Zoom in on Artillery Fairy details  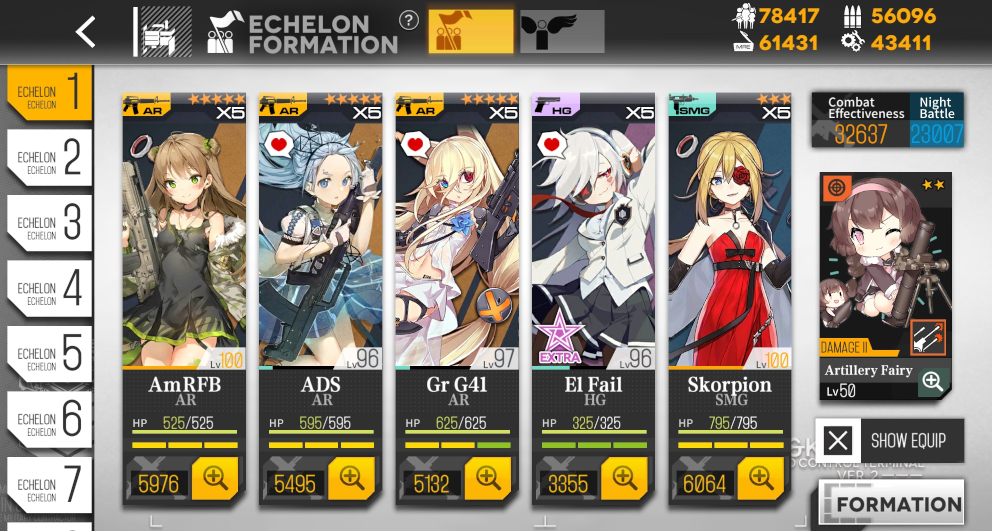(x=932, y=381)
